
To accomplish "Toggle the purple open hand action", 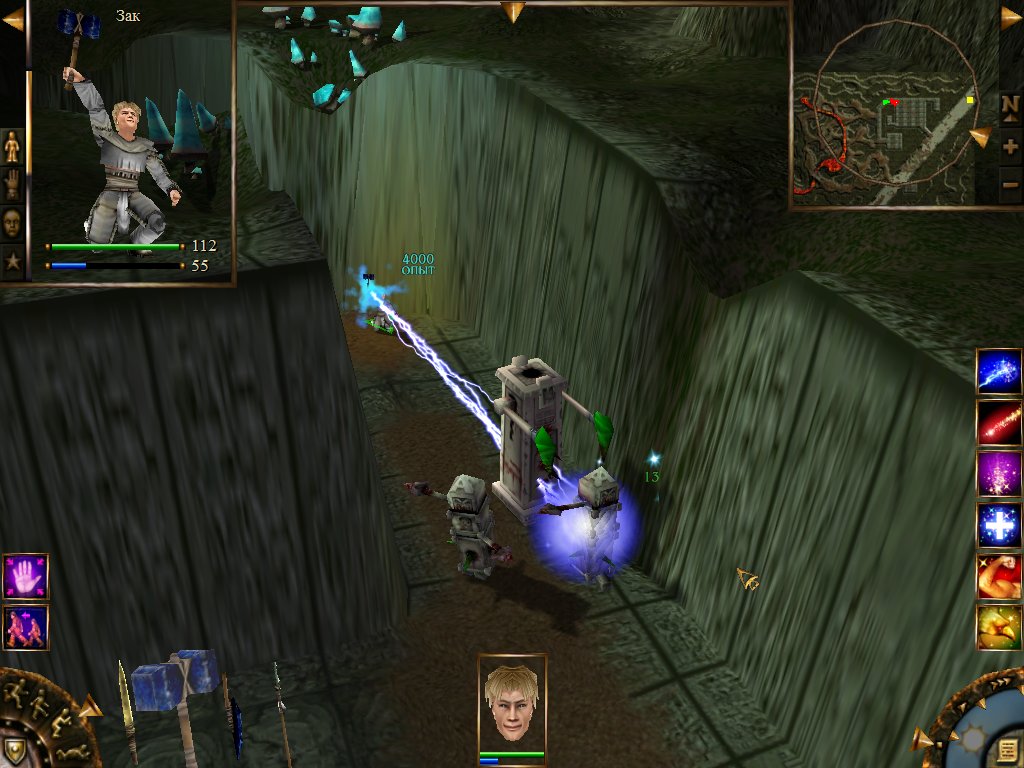I will [25, 577].
